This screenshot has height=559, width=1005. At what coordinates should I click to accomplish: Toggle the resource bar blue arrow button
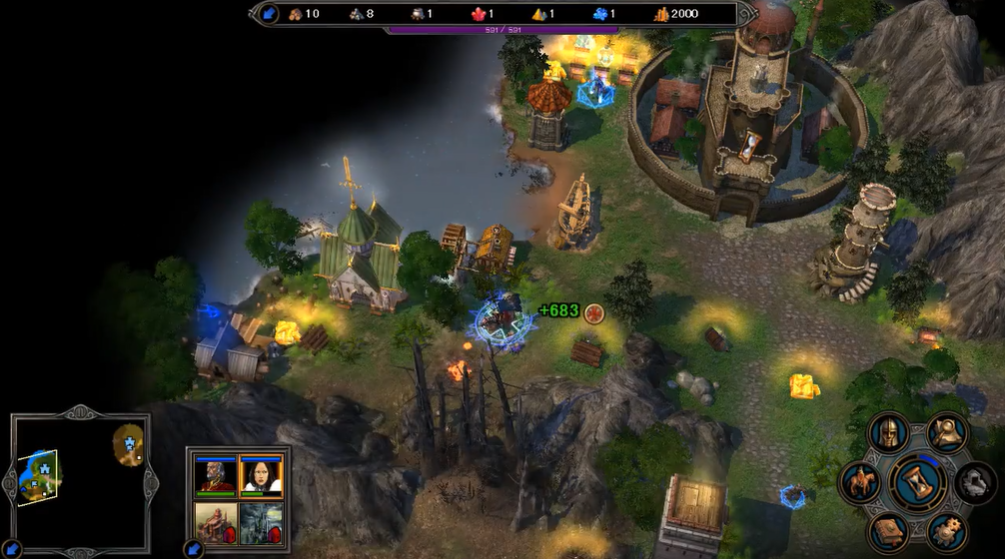(x=269, y=14)
